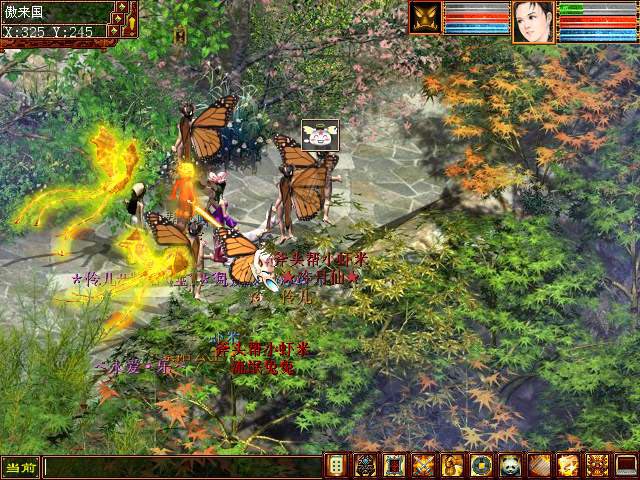The height and width of the screenshot is (480, 640).
Task: Open the red framed scroll icon
Action: click(x=394, y=466)
